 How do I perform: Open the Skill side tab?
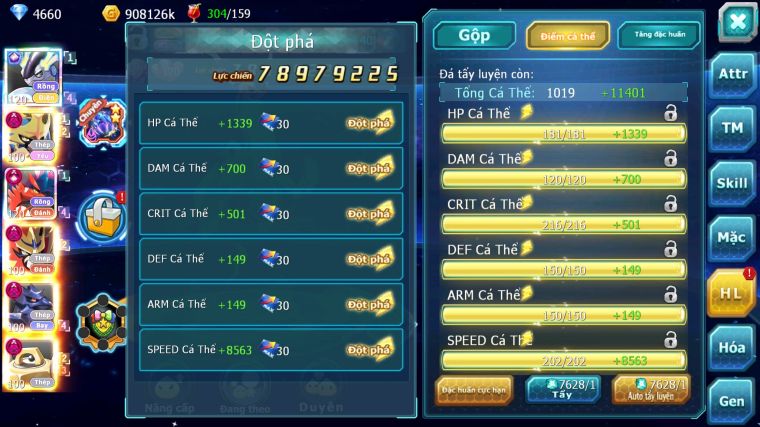tap(733, 183)
